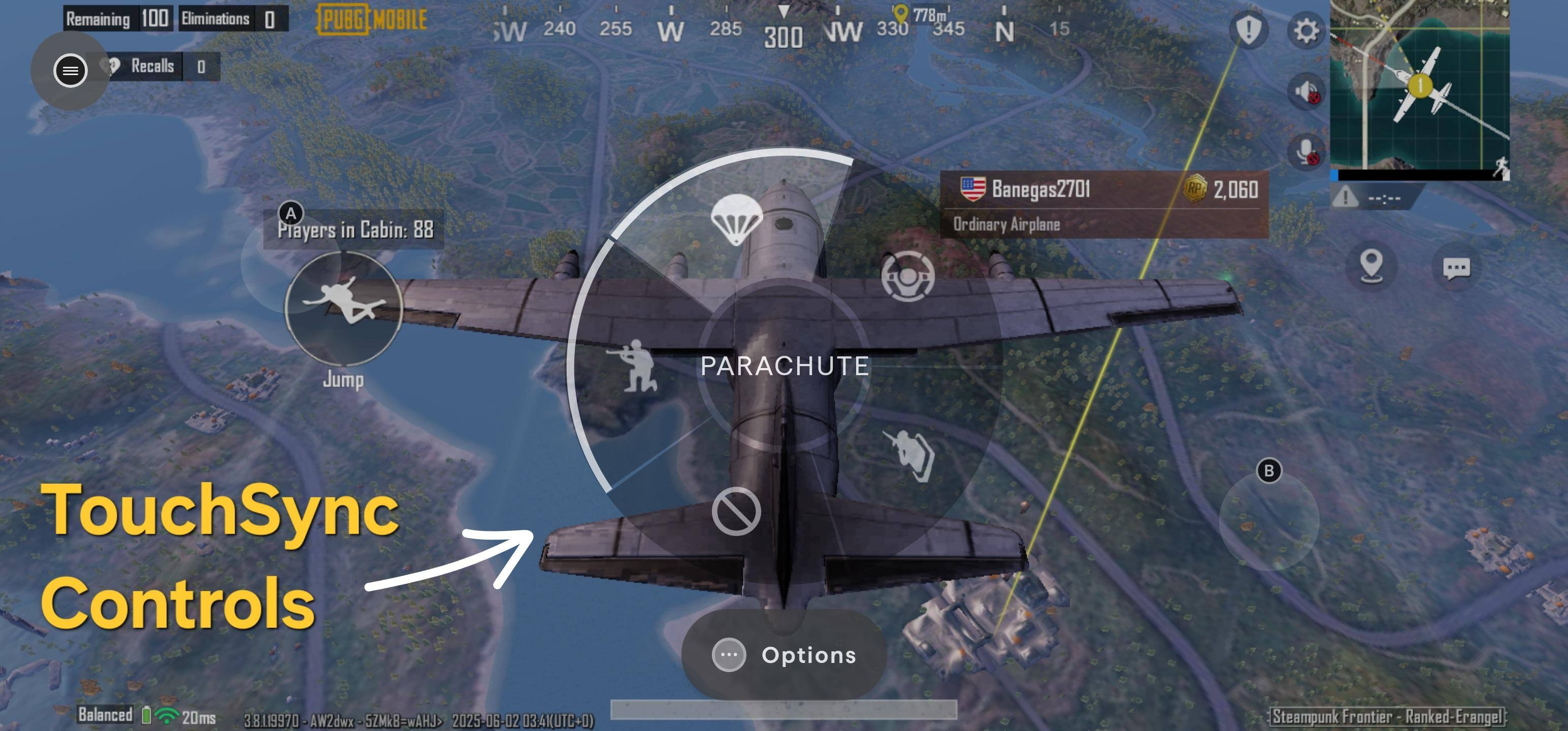Open the minimap with airplane path

pos(1420,85)
